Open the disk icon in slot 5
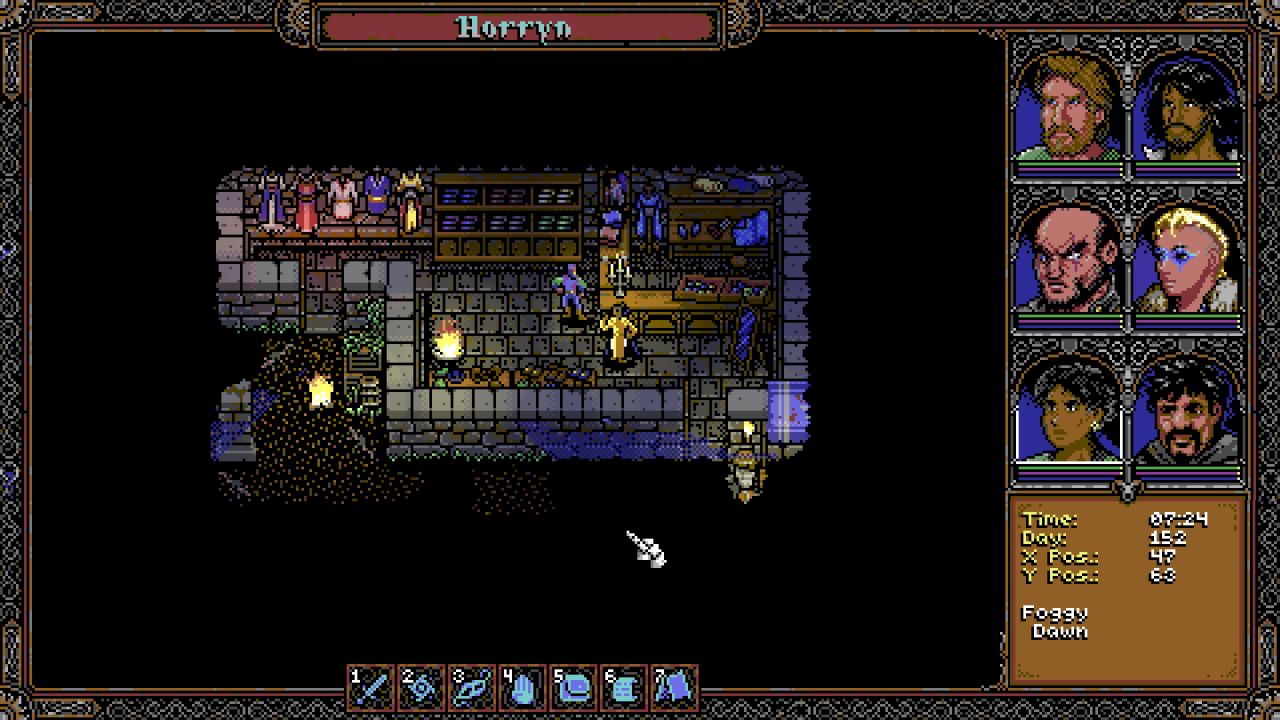 pyautogui.click(x=573, y=688)
